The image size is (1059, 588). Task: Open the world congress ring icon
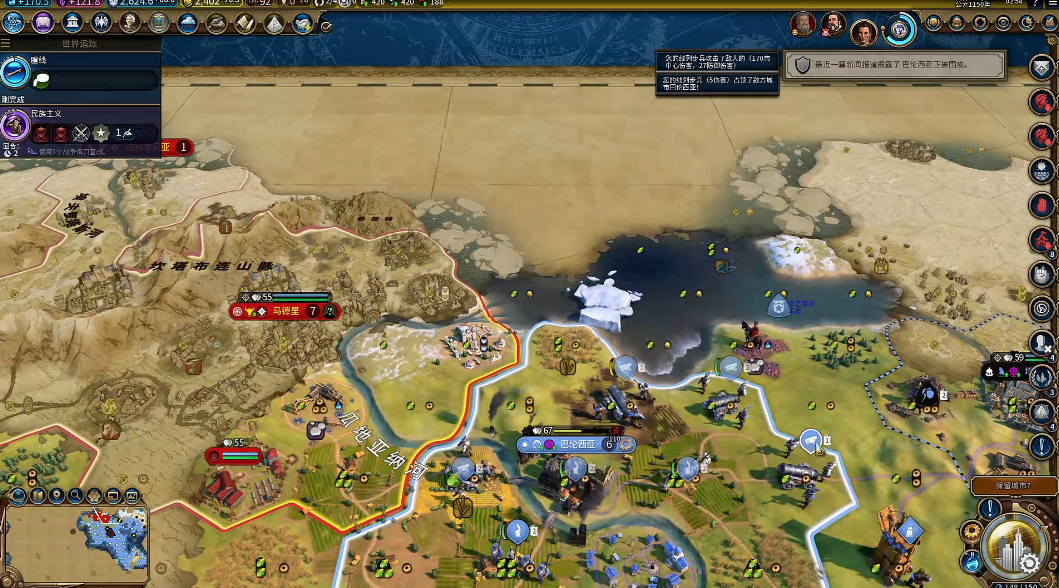900,29
